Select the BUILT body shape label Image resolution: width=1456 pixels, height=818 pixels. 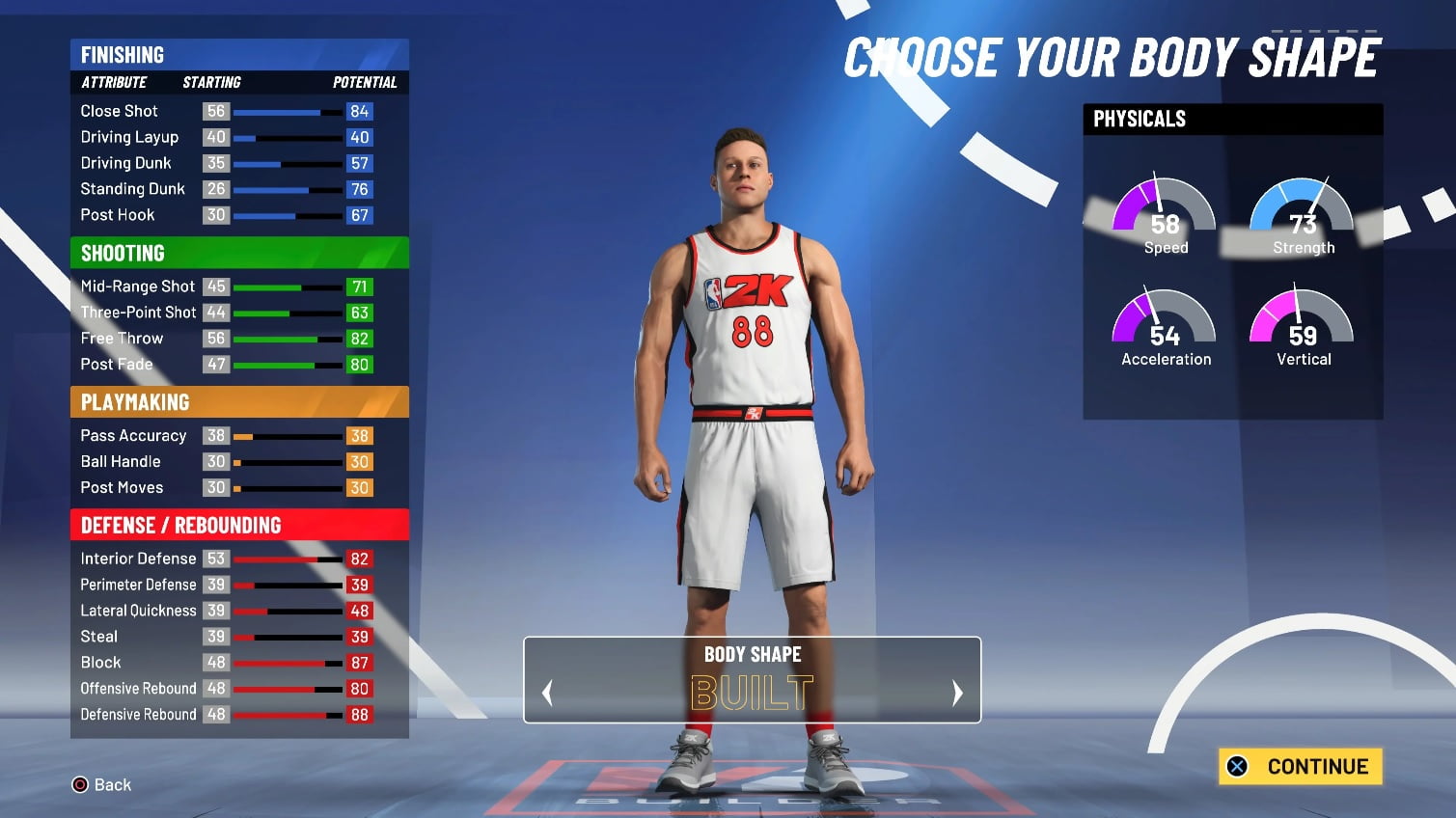pyautogui.click(x=753, y=691)
